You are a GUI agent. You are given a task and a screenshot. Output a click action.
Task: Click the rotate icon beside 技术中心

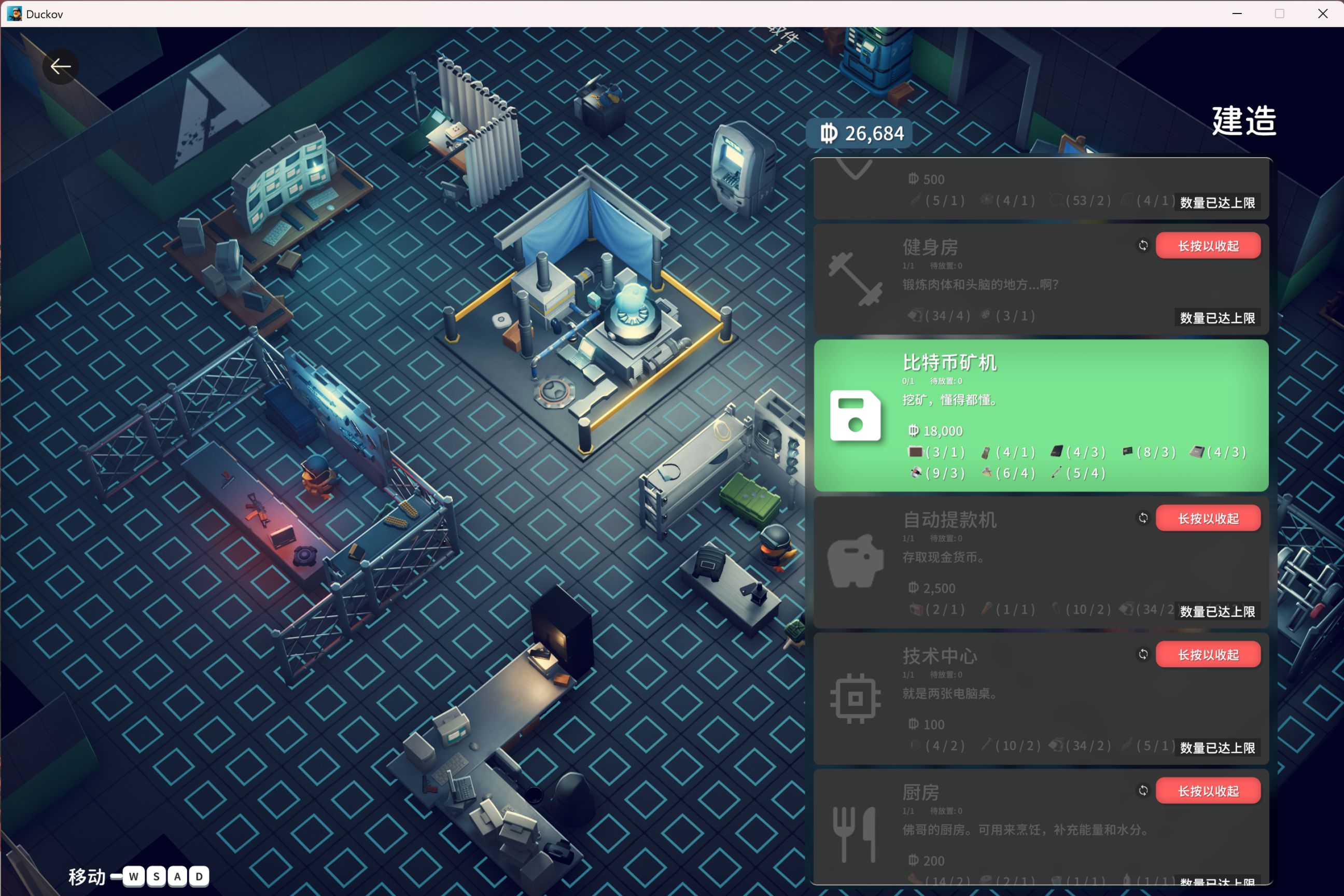tap(1143, 654)
